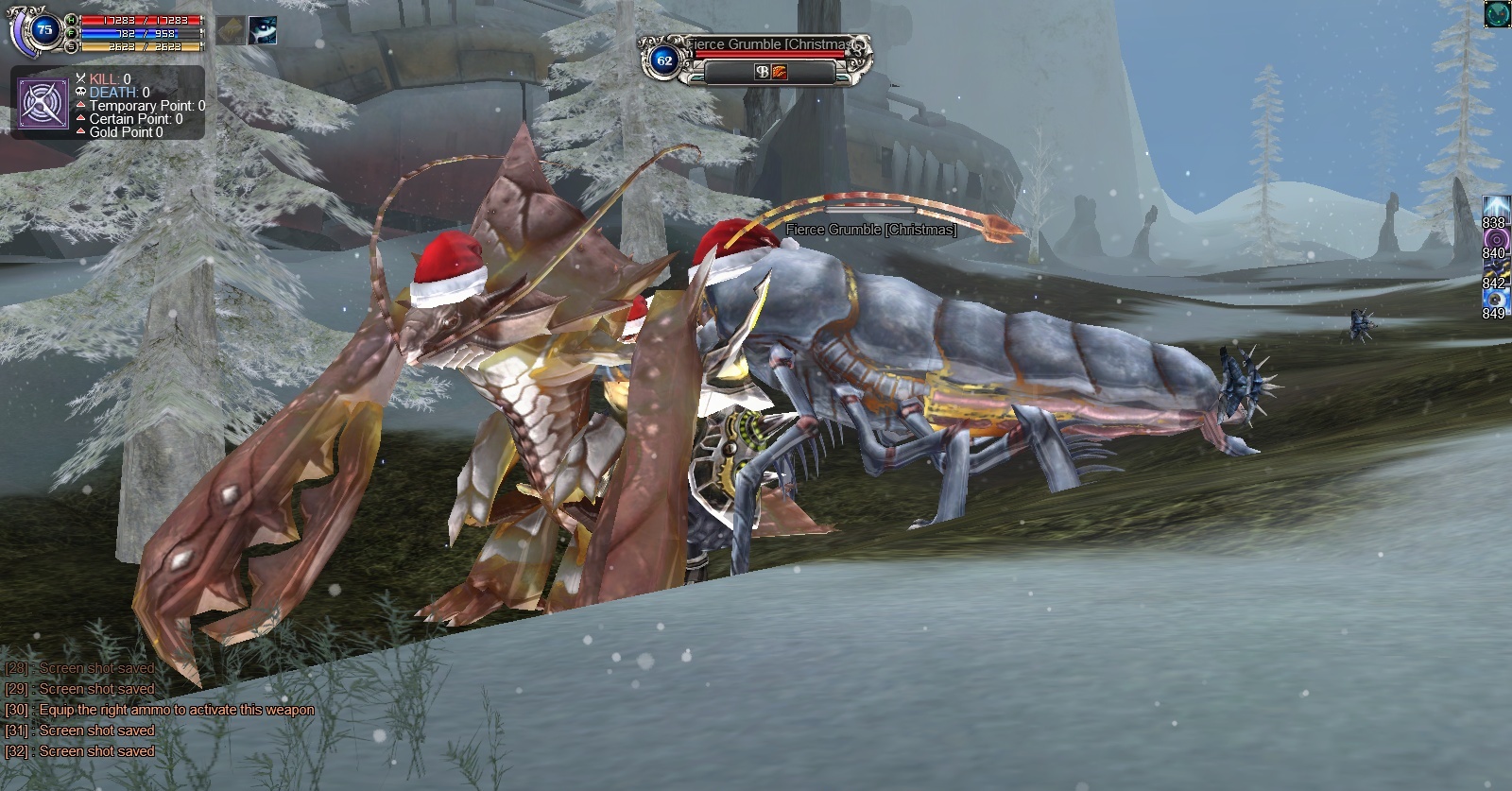Screen dimensions: 1512x791
Task: Select the B status icon on target frame
Action: pyautogui.click(x=762, y=72)
